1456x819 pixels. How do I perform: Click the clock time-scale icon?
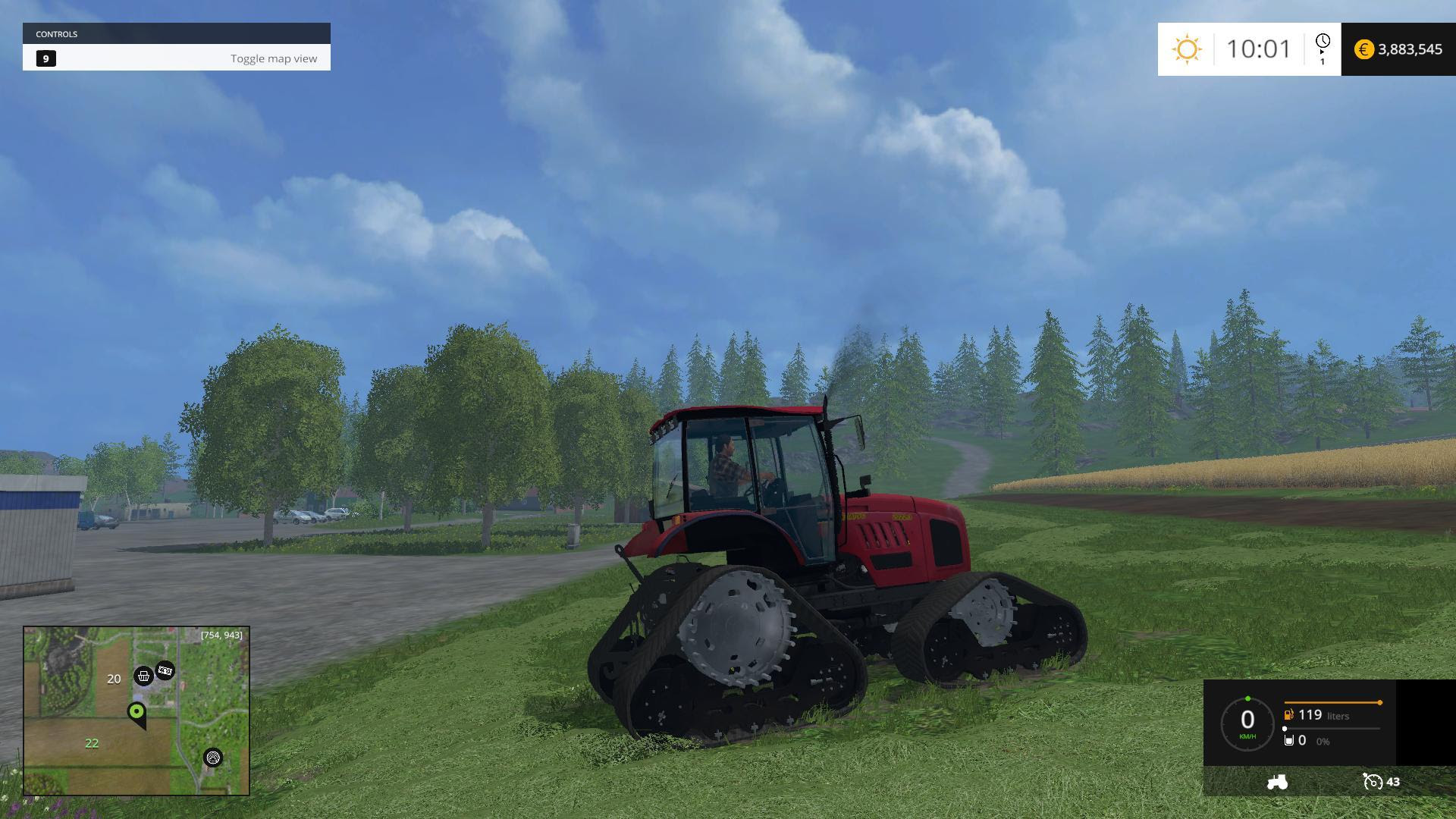coord(1322,42)
